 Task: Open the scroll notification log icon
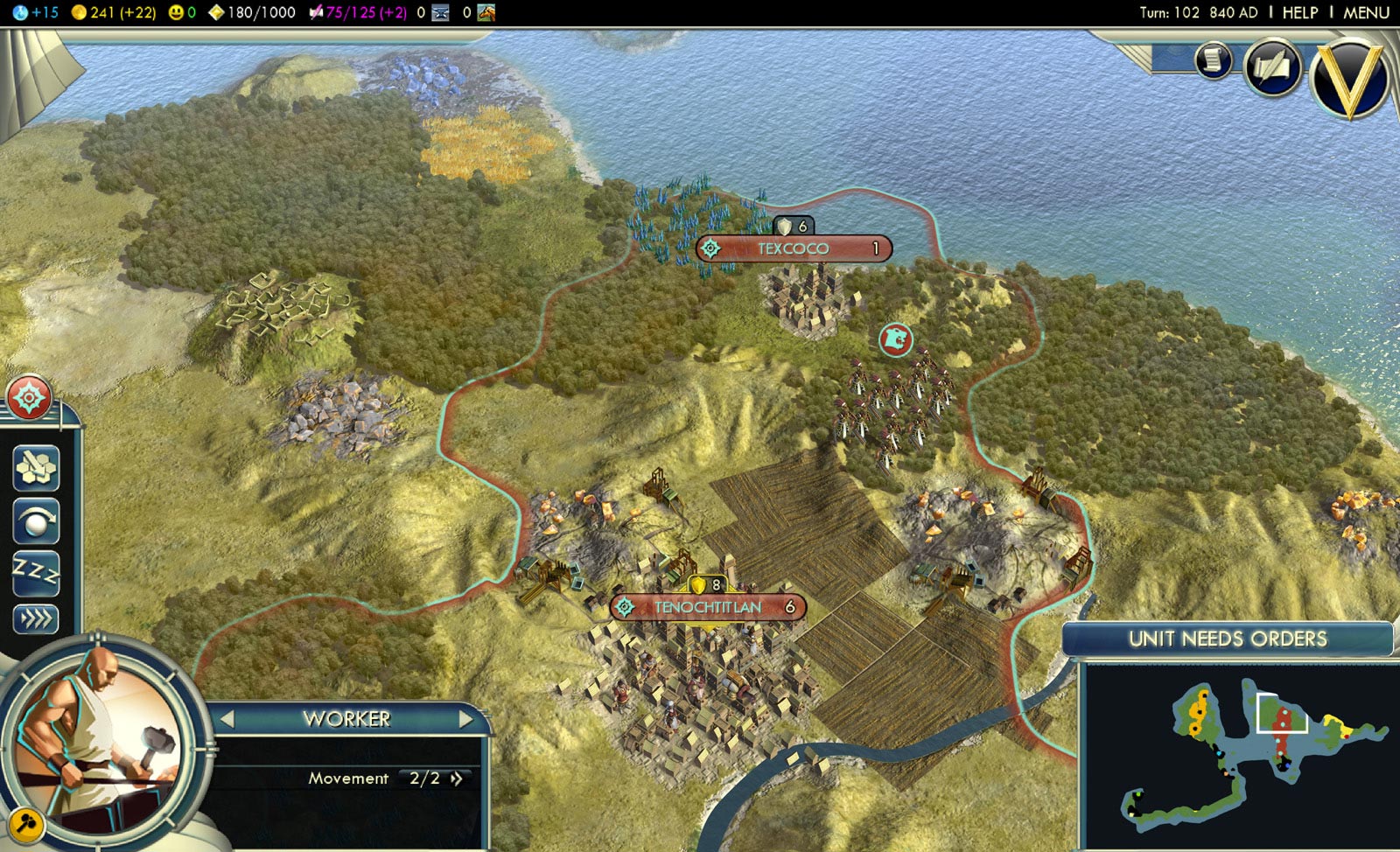click(1213, 59)
